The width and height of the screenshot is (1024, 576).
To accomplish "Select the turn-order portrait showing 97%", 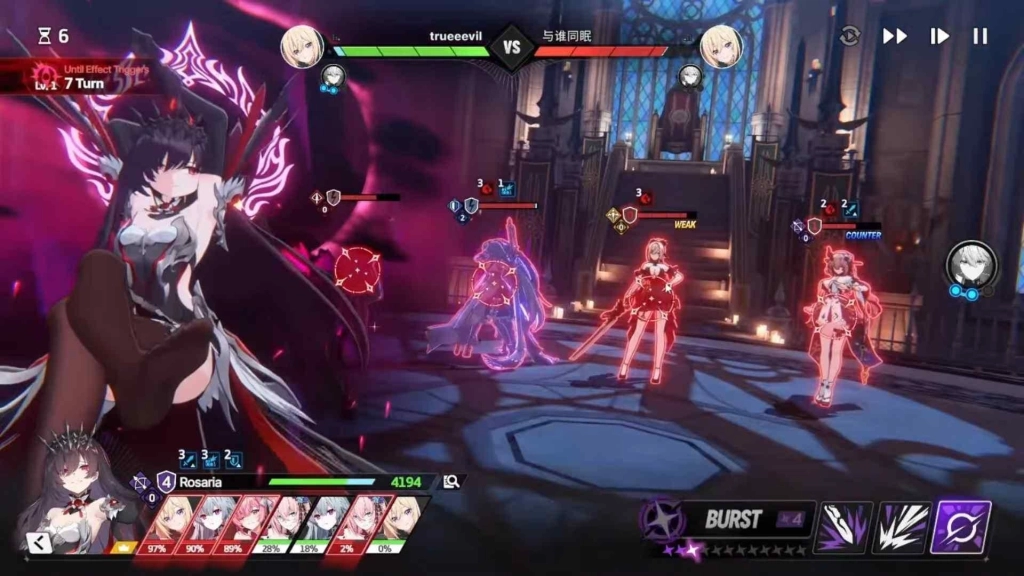I will (x=158, y=522).
